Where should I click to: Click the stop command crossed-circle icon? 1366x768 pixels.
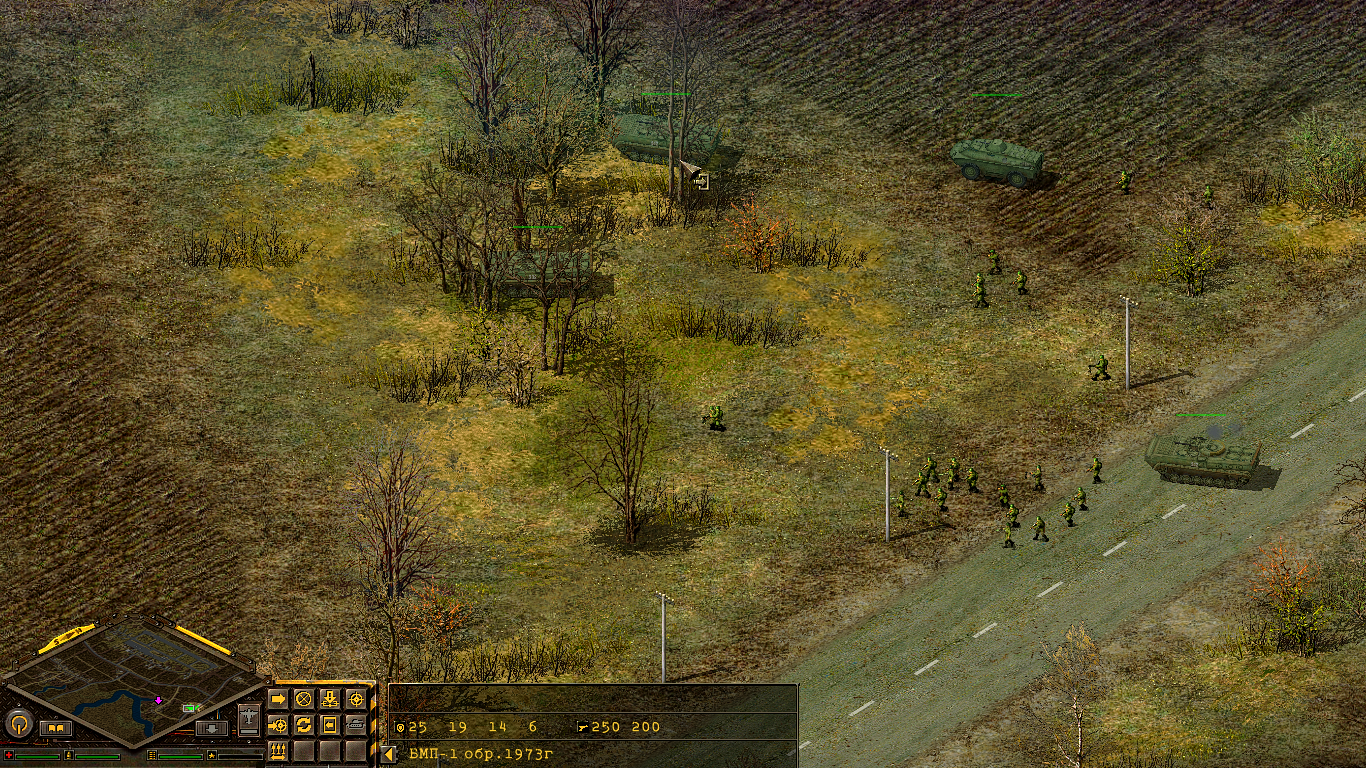point(304,699)
